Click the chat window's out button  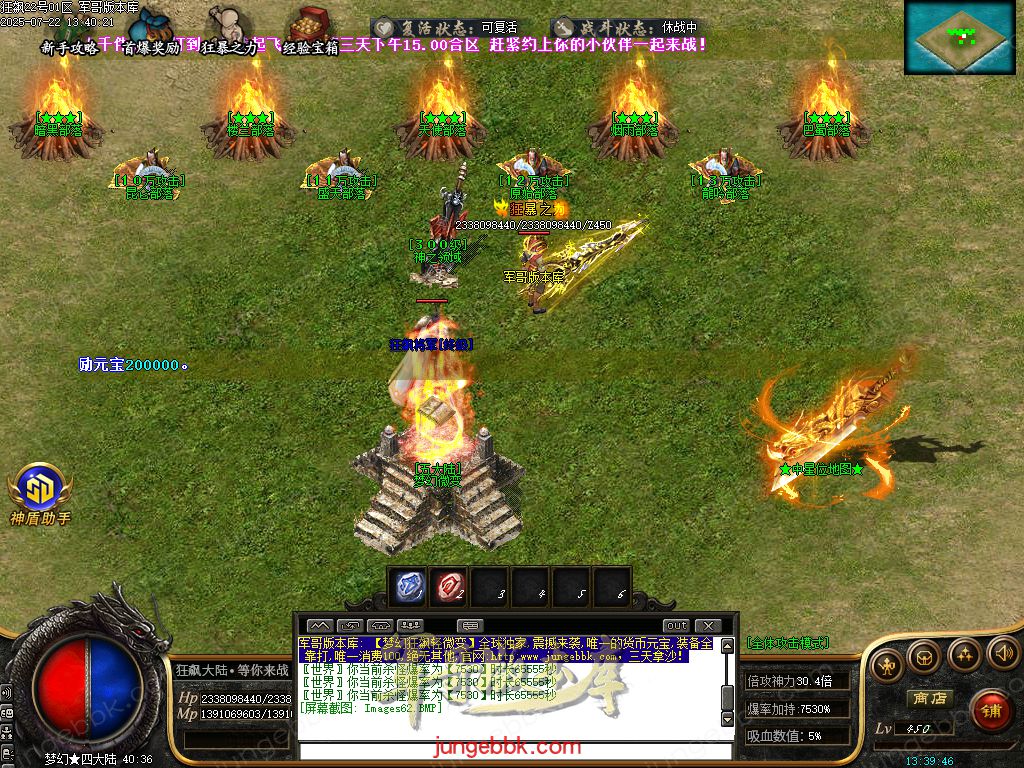tap(677, 626)
